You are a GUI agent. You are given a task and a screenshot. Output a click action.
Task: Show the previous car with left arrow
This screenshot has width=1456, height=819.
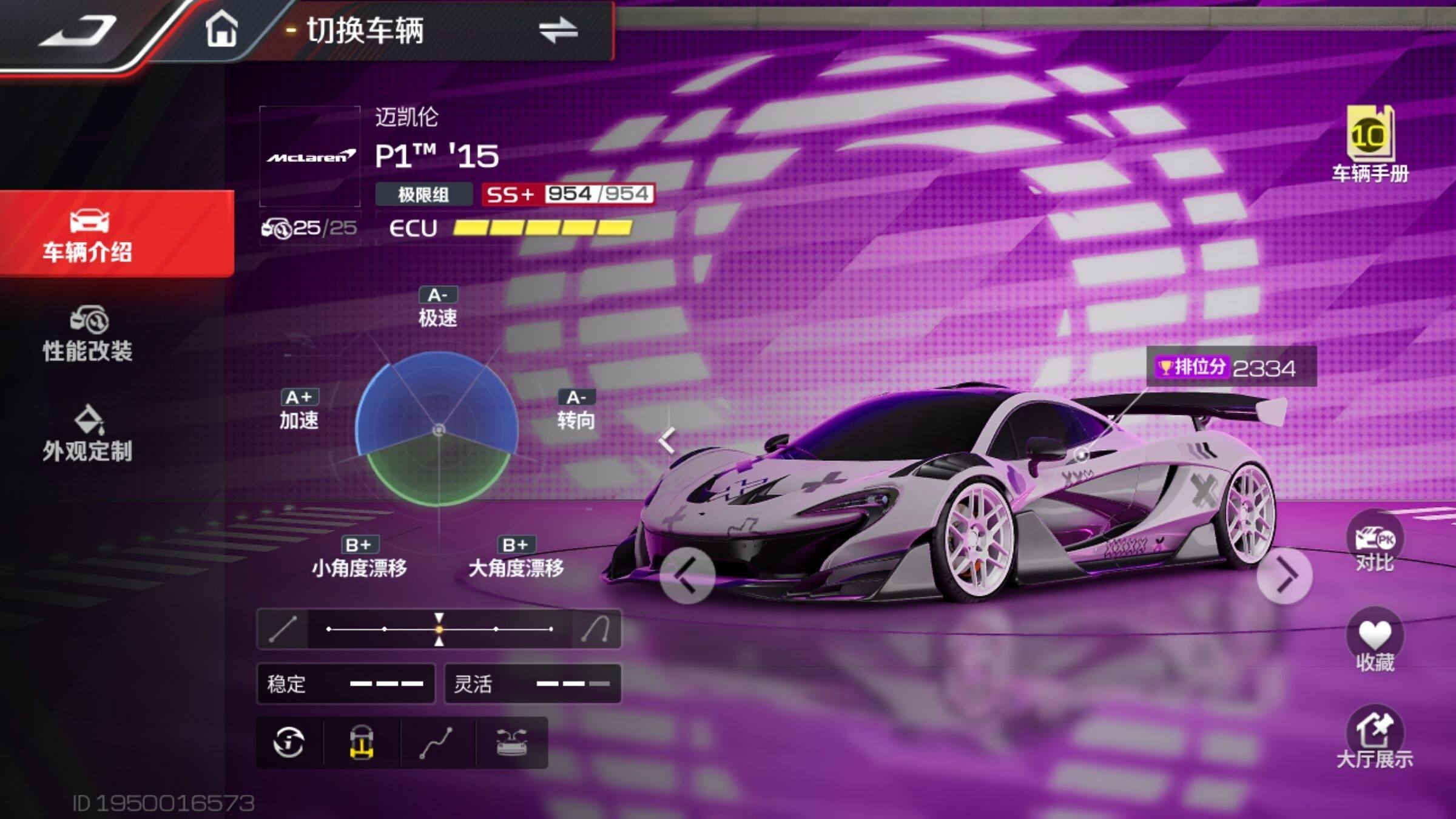coord(687,575)
